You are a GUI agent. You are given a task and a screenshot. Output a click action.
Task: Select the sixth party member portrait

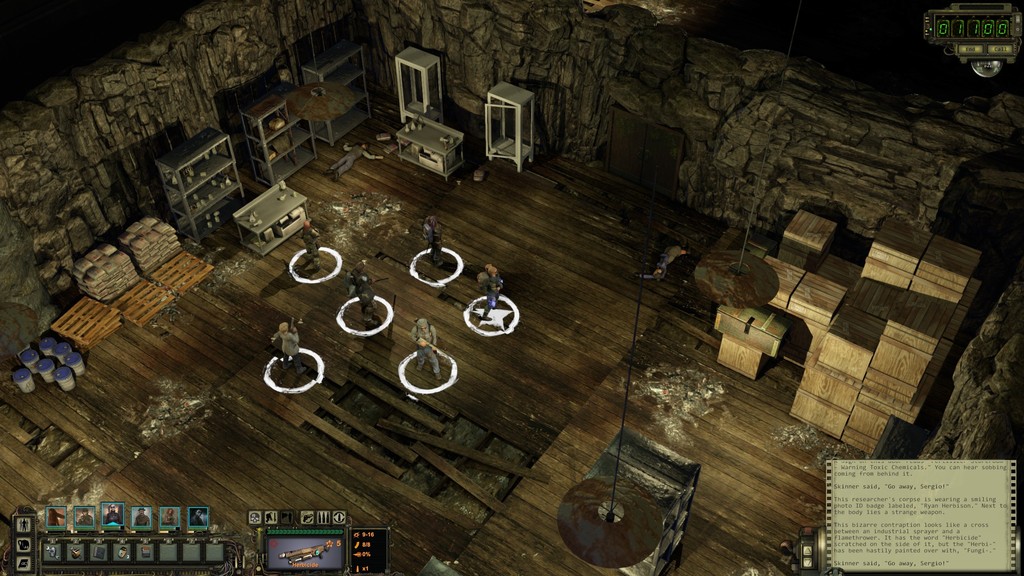coord(199,517)
